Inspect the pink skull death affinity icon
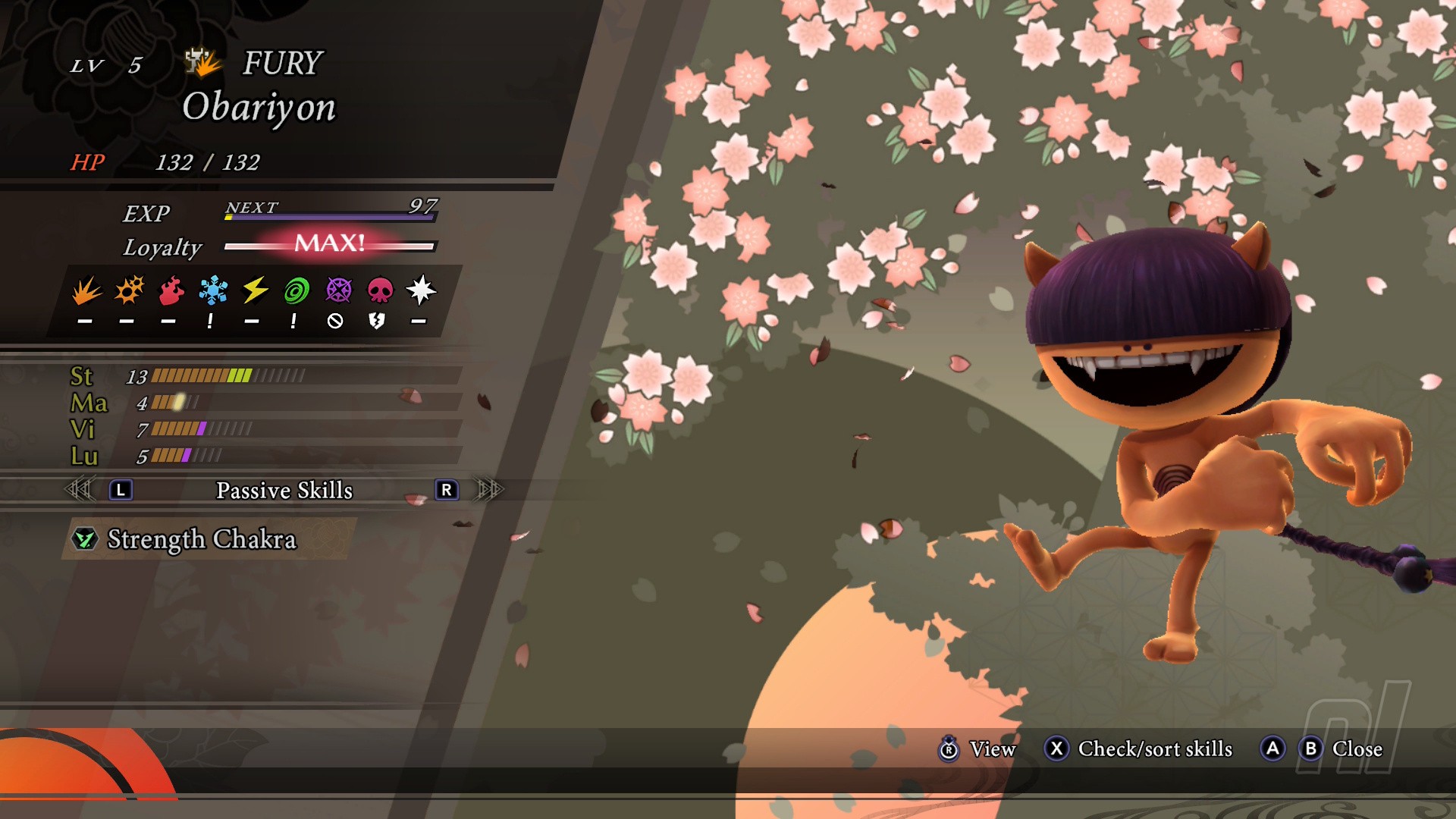This screenshot has width=1456, height=819. (x=380, y=290)
